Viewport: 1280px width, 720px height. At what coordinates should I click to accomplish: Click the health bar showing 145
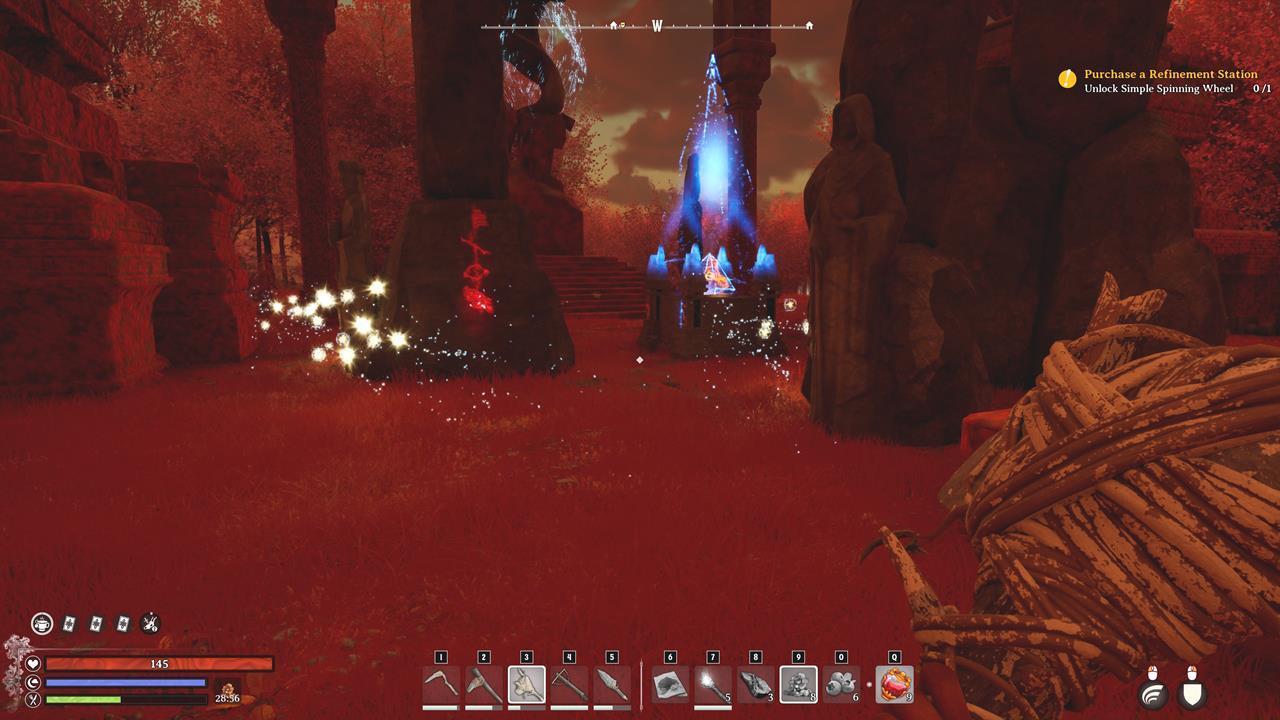[160, 662]
